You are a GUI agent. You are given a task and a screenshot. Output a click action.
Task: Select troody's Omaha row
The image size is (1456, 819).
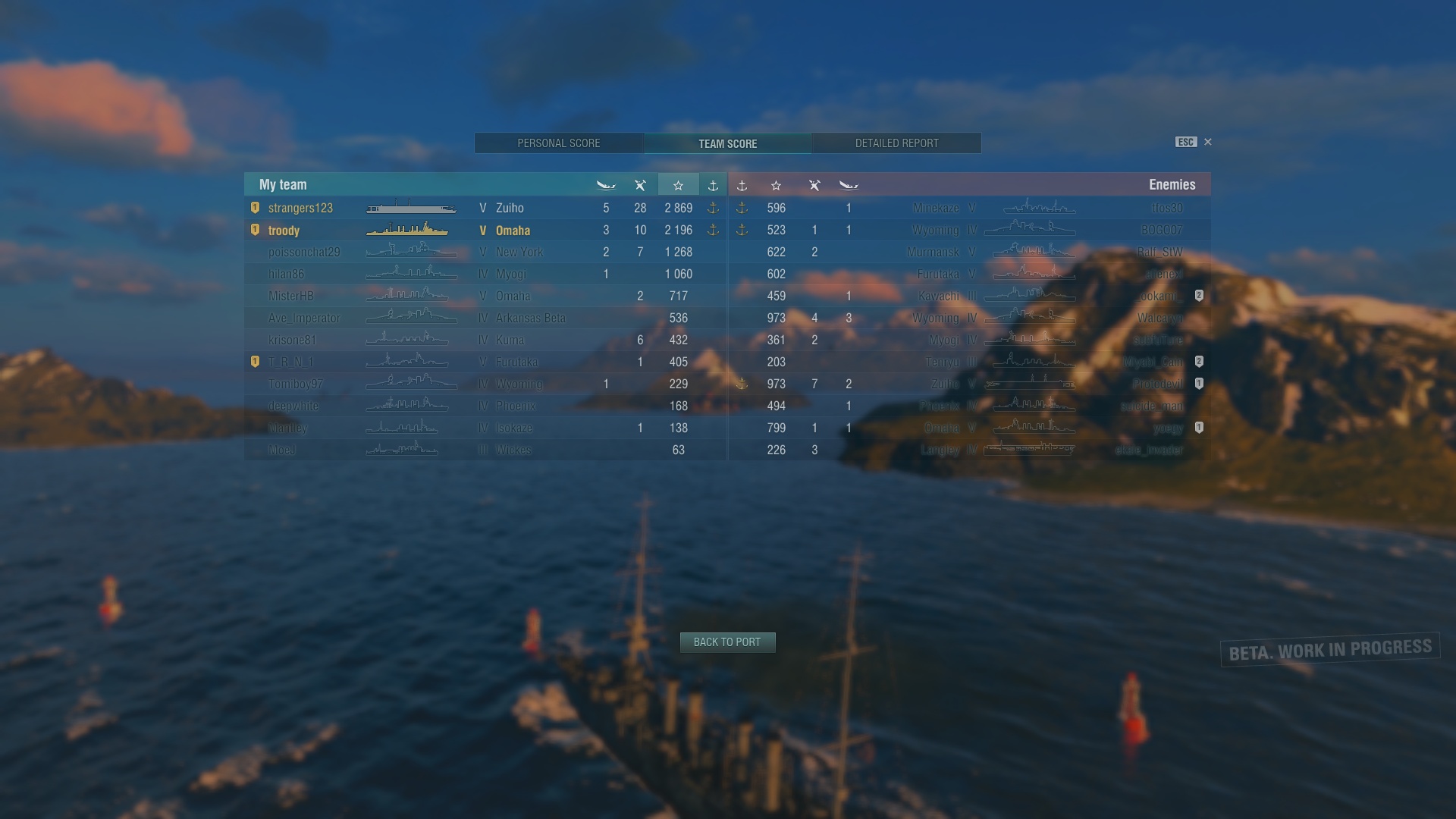click(x=485, y=231)
